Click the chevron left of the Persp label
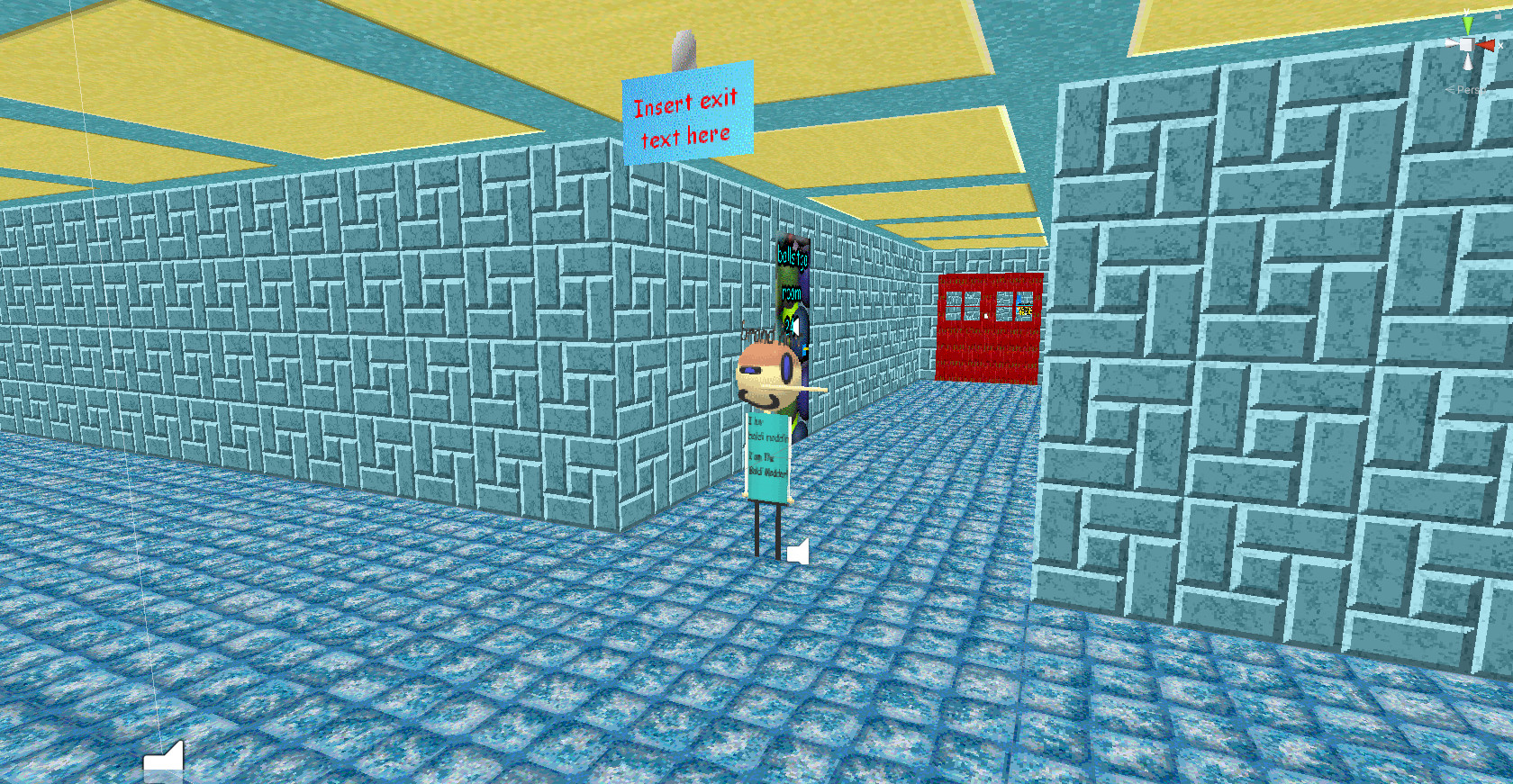This screenshot has height=784, width=1513. tap(1450, 88)
